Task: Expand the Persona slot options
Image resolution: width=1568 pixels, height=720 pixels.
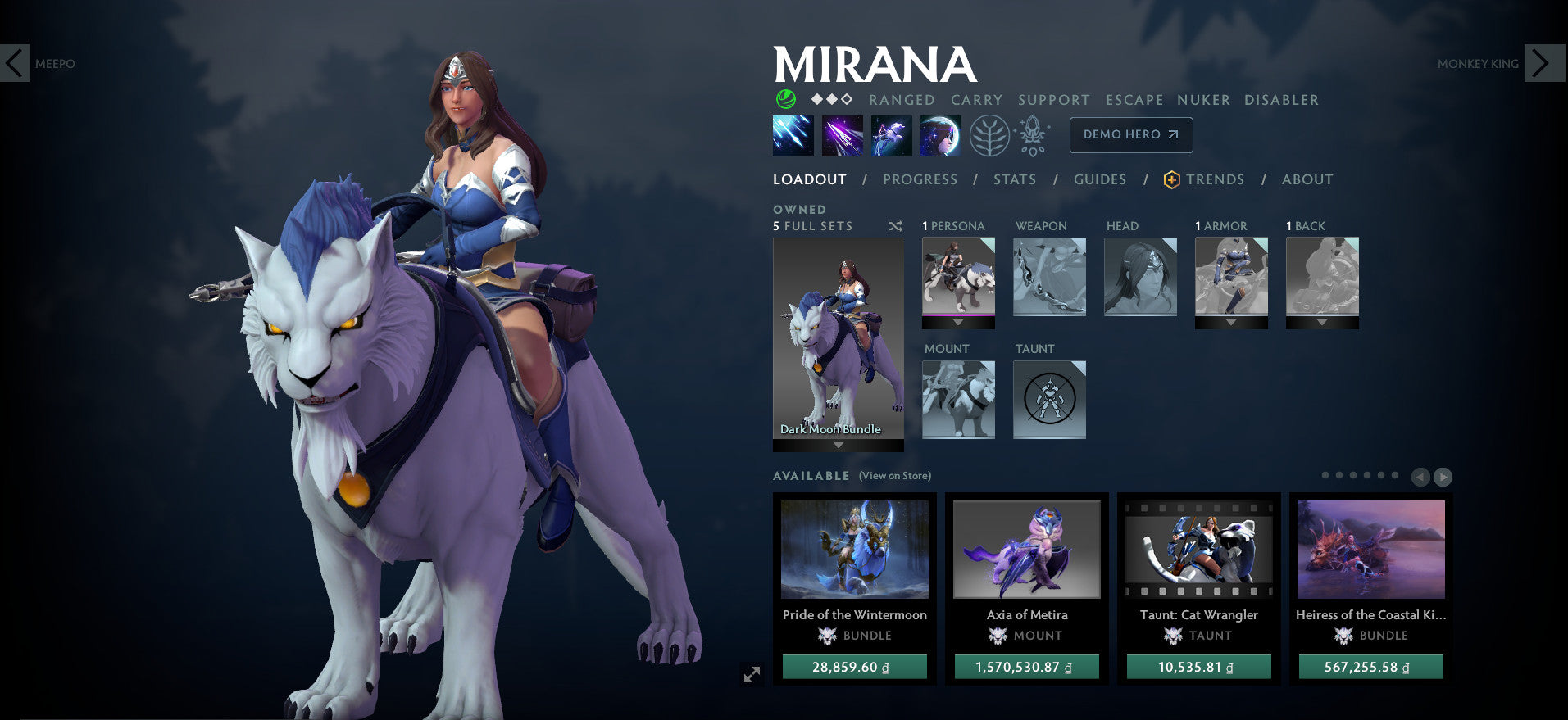Action: click(x=957, y=322)
